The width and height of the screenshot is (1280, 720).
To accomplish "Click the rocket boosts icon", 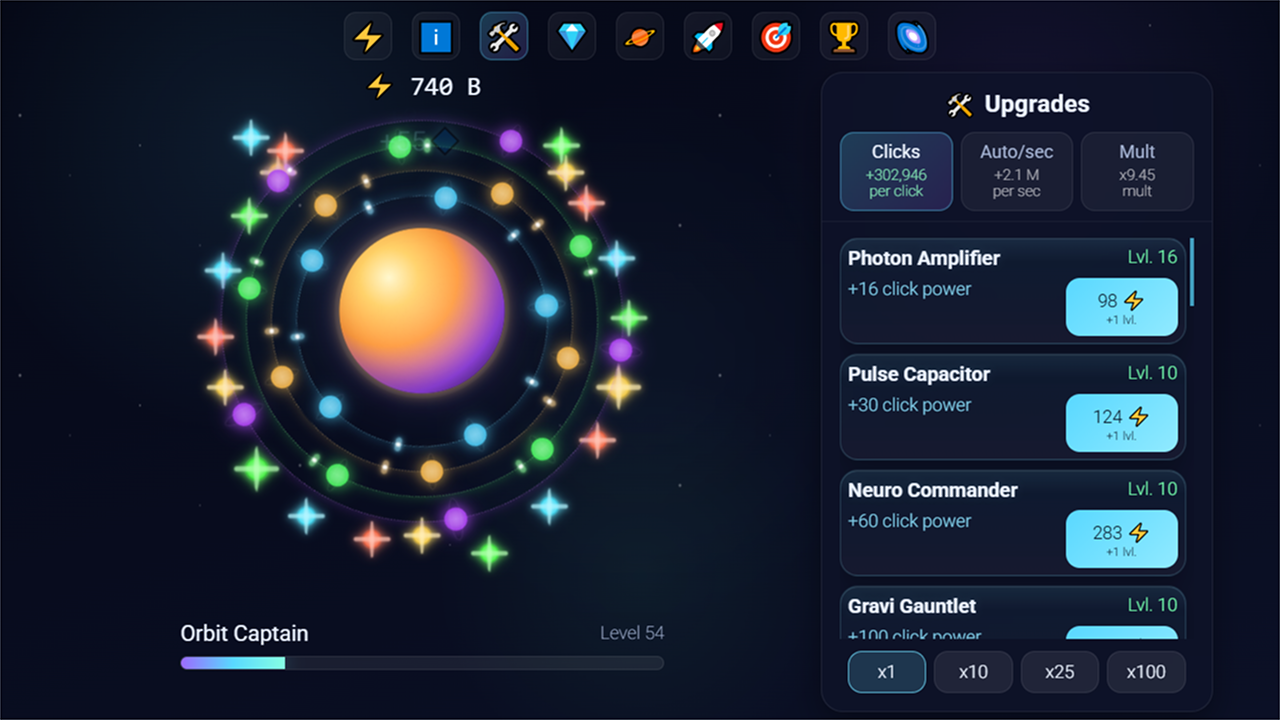I will tap(707, 36).
